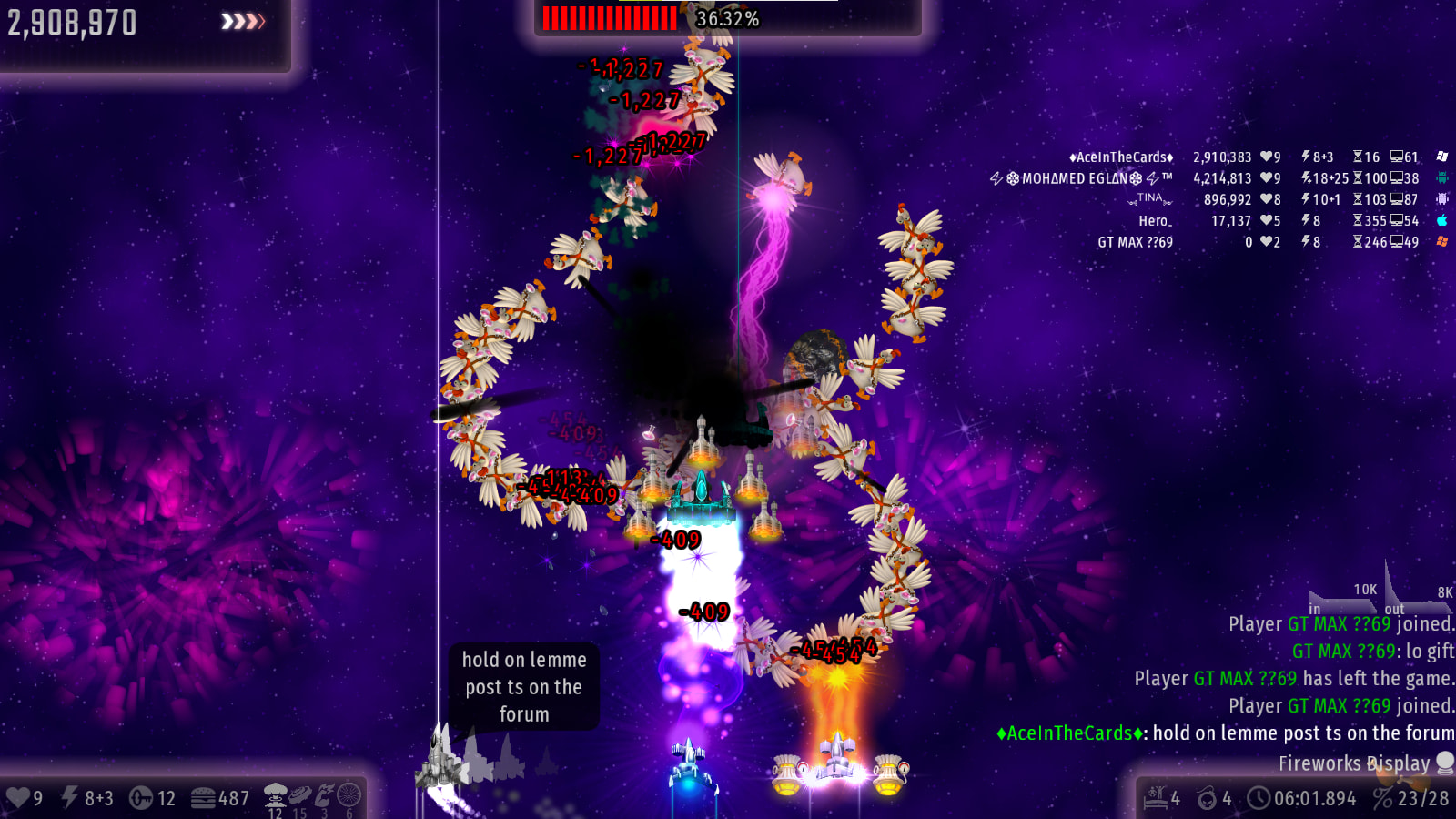The height and width of the screenshot is (819, 1456).
Task: Click the crystal ball Fireworks Display icon
Action: (x=1444, y=763)
